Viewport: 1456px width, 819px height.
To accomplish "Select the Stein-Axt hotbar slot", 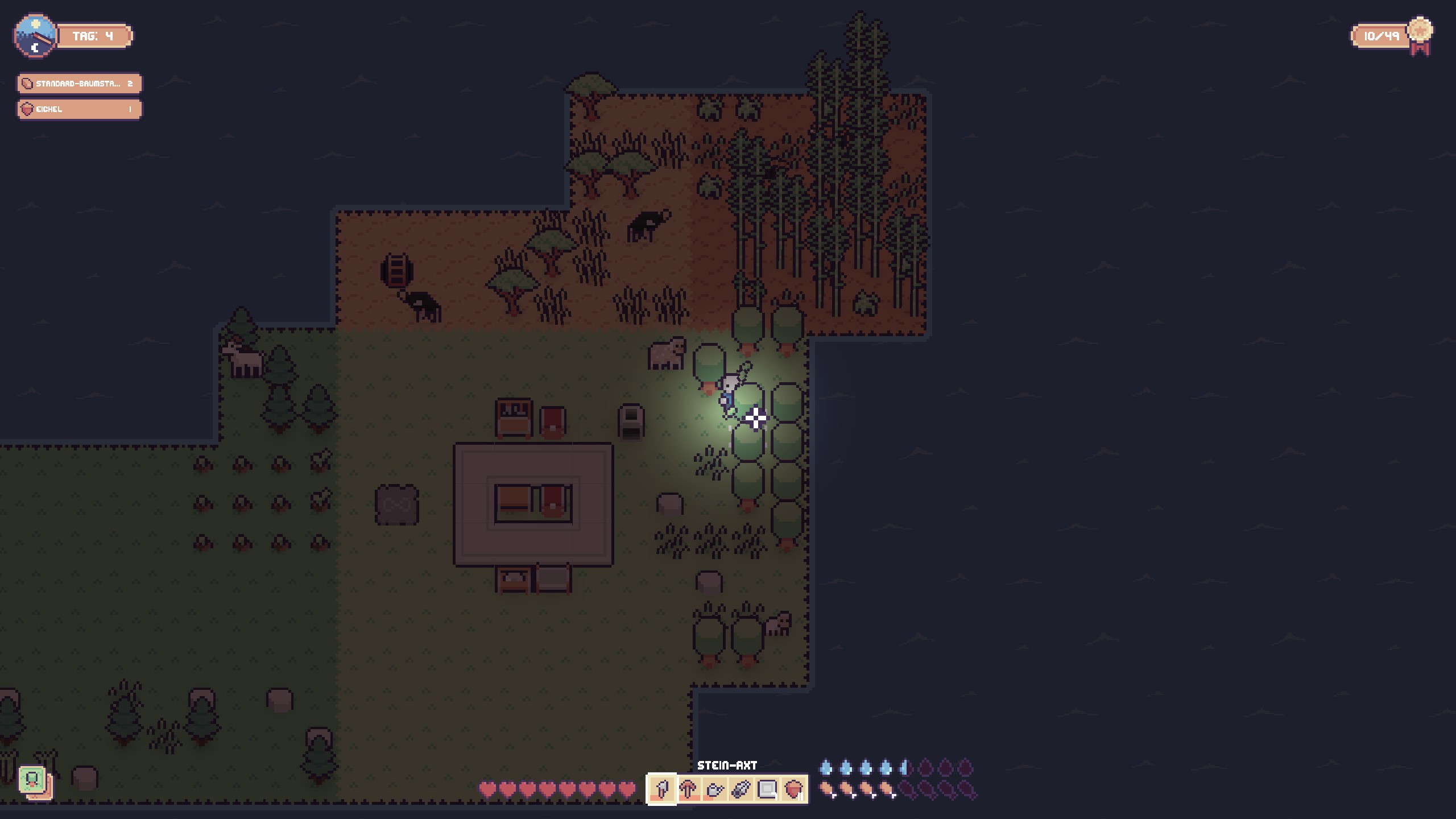I will pyautogui.click(x=661, y=789).
